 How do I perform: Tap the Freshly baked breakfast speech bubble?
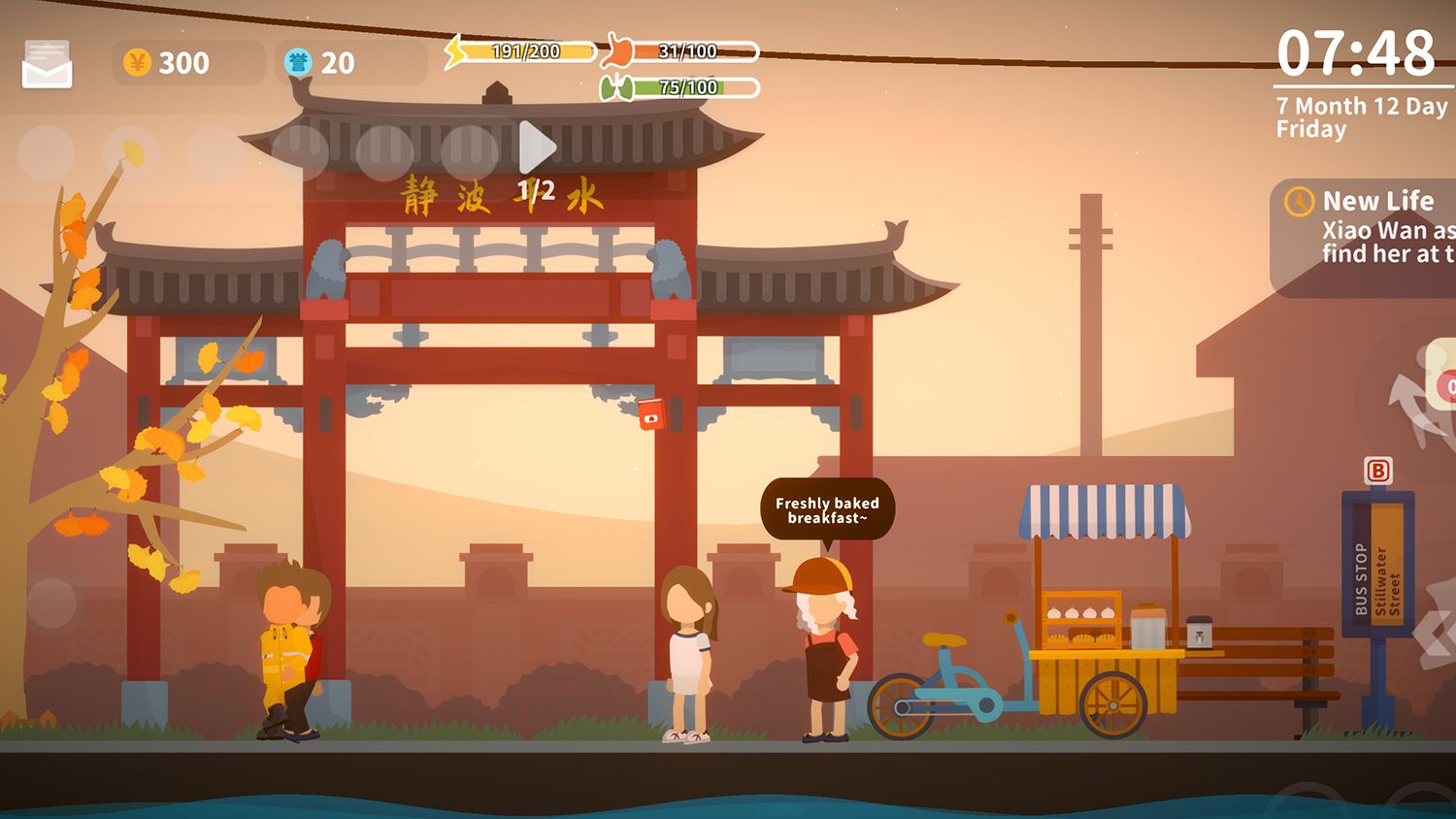tap(827, 509)
